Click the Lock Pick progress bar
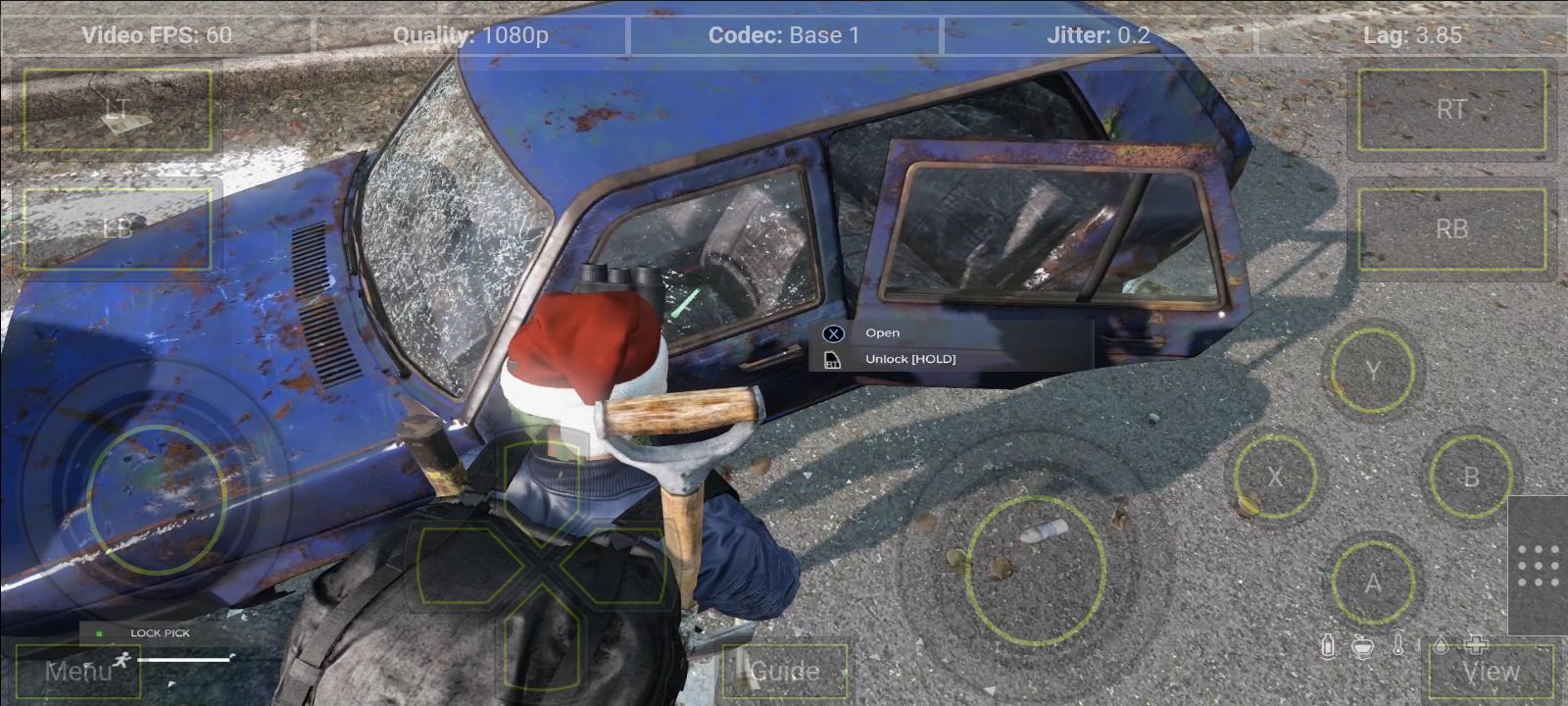The height and width of the screenshot is (706, 1568). click(x=186, y=660)
